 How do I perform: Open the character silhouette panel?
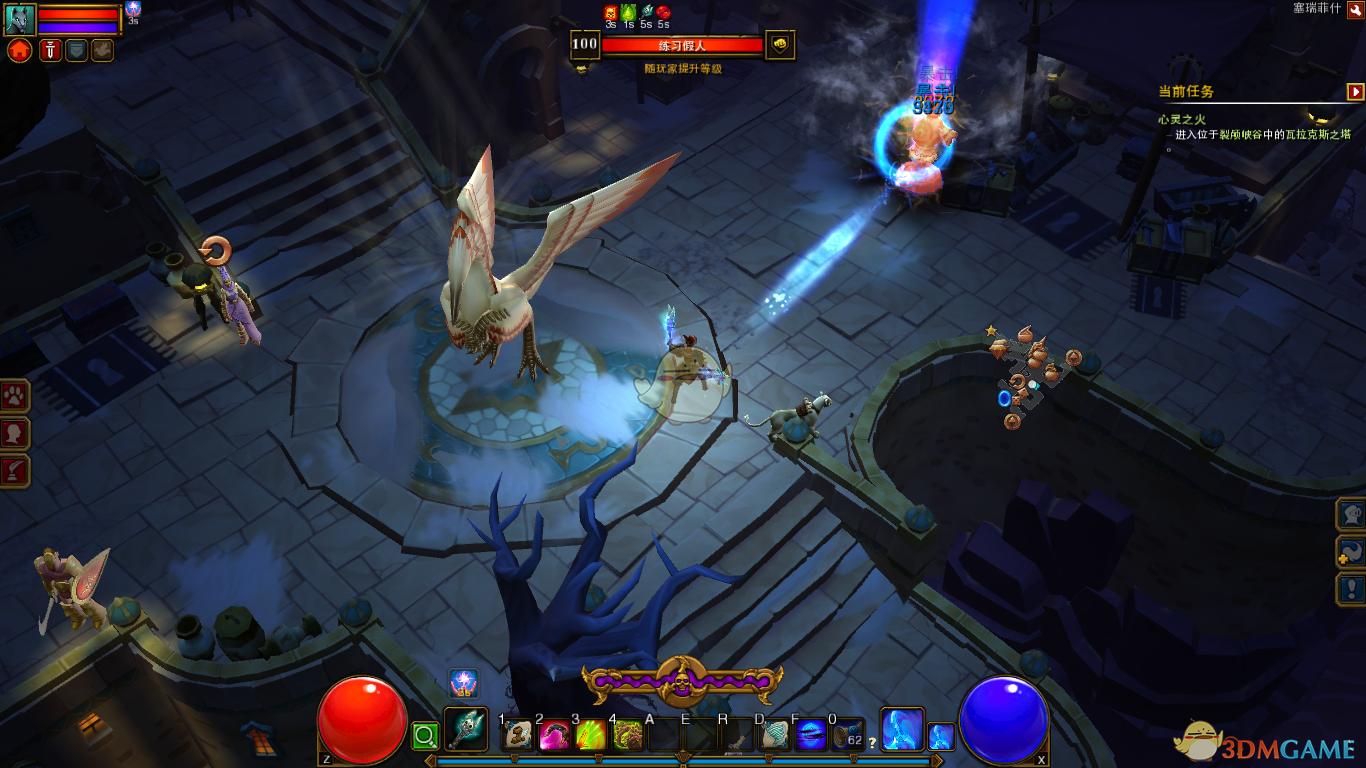pyautogui.click(x=16, y=434)
